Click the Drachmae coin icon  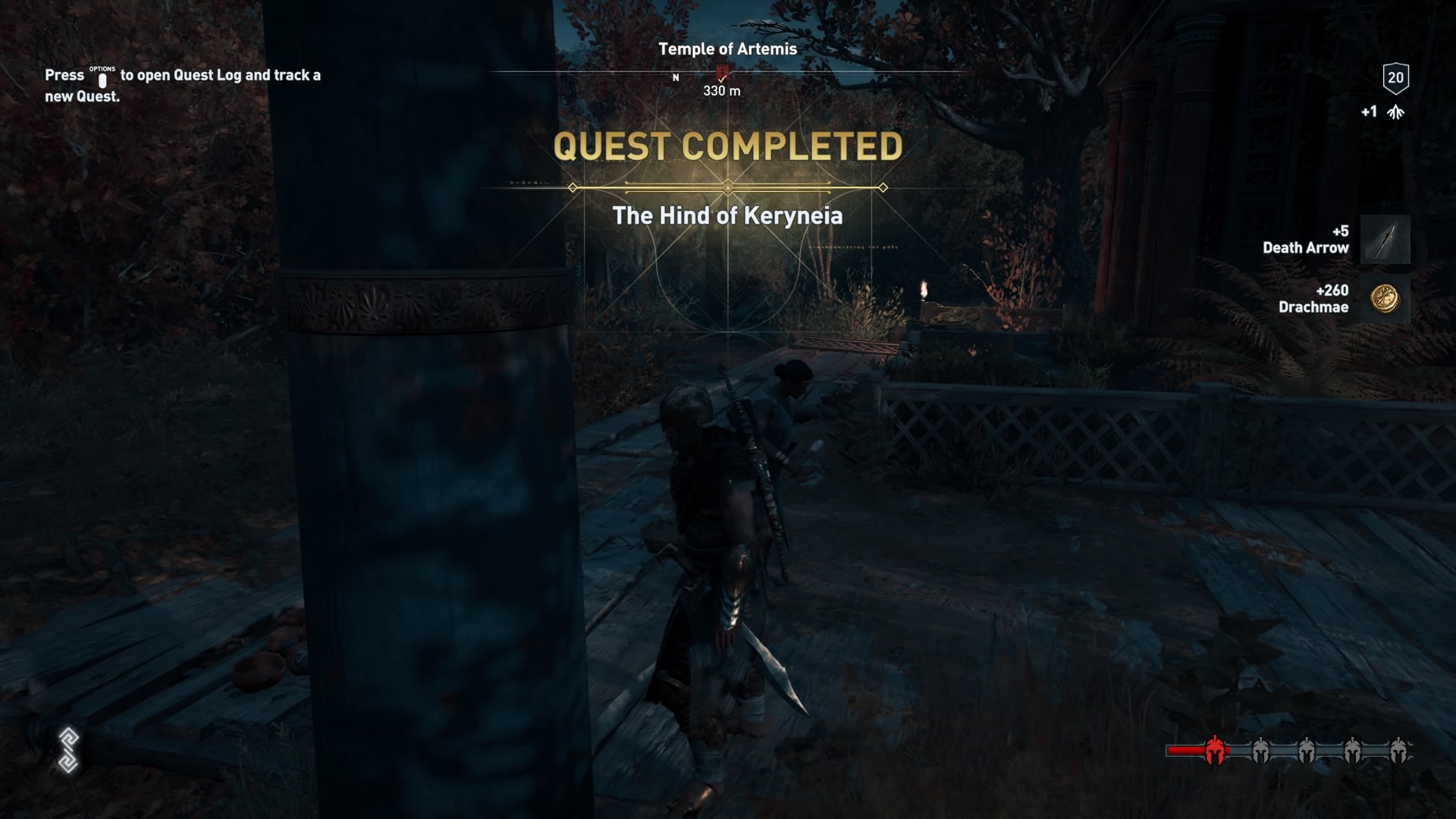1386,301
